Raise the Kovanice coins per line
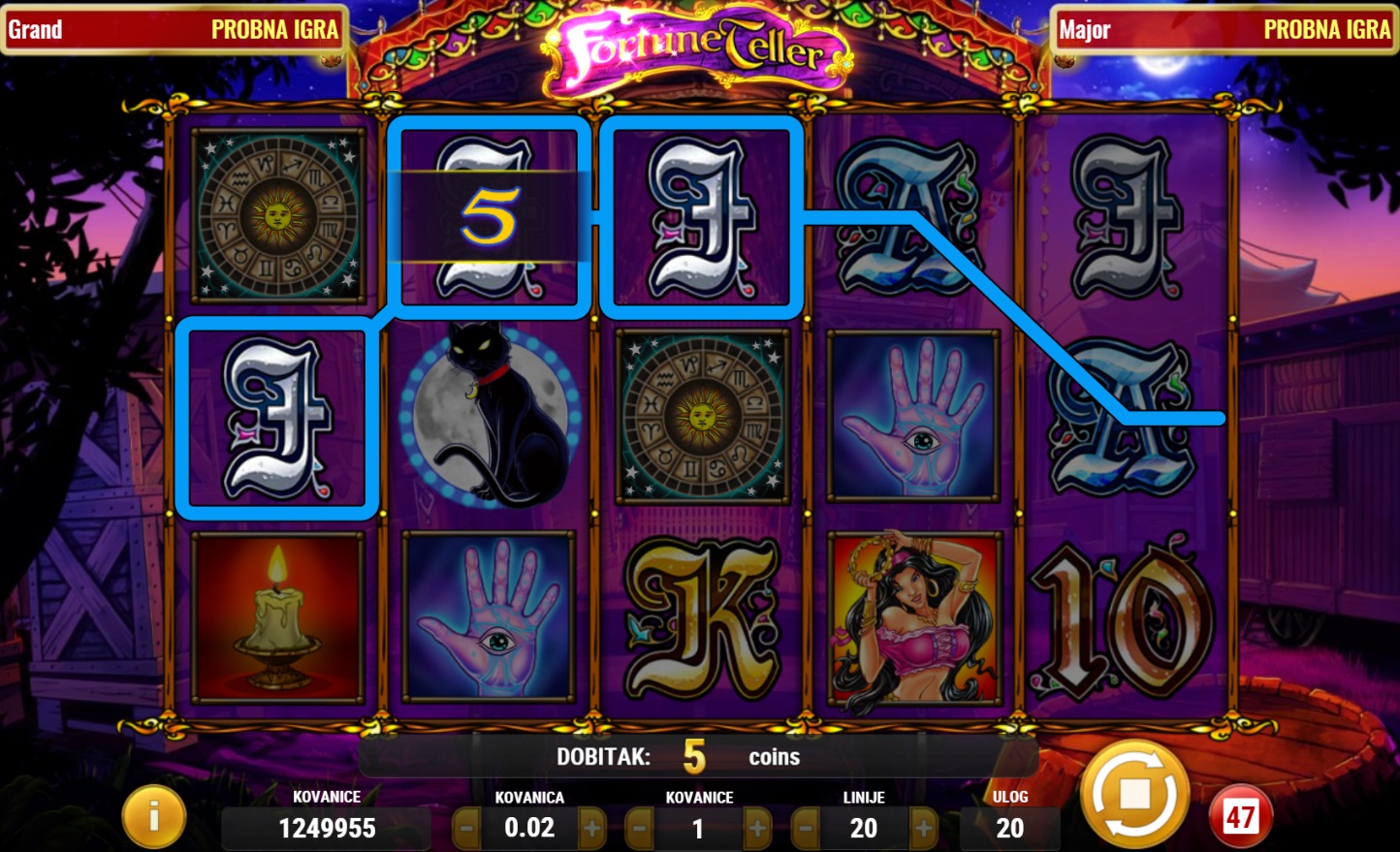 [x=757, y=829]
